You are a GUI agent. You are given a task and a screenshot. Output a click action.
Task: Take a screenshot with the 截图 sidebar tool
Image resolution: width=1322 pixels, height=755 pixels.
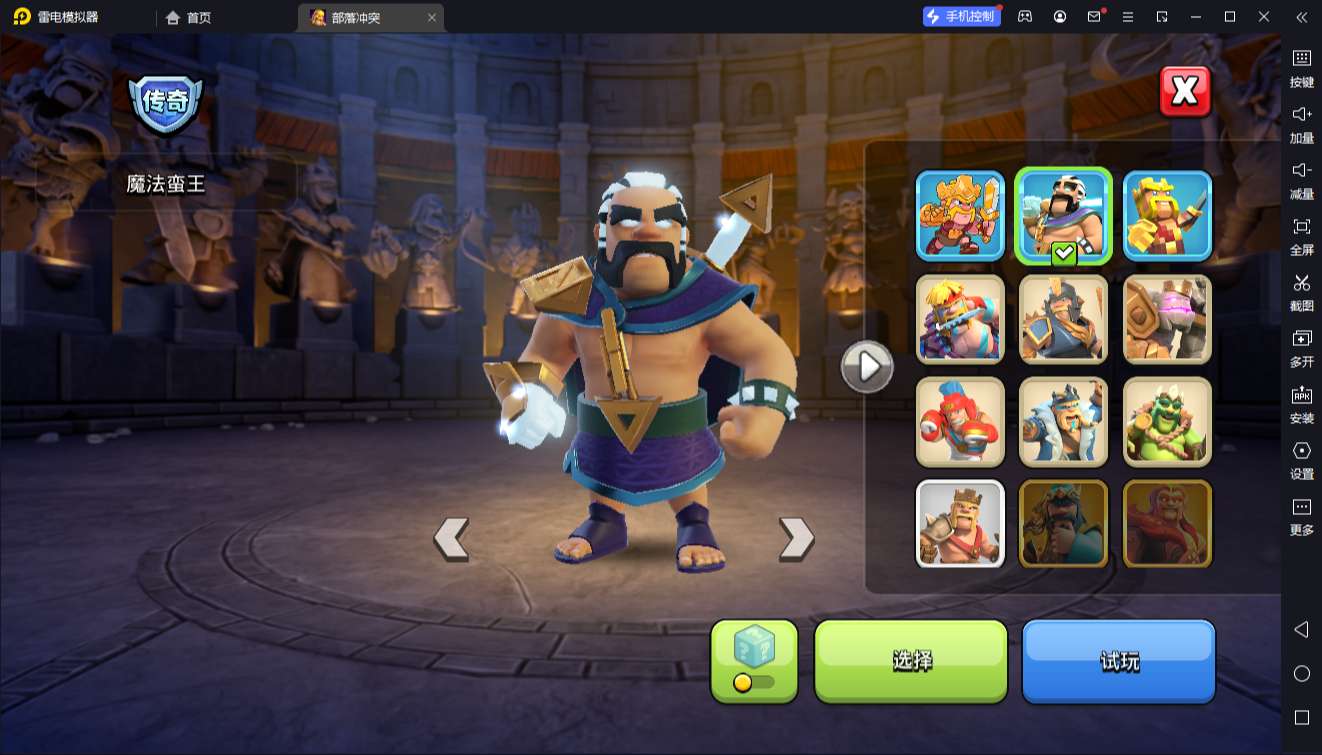(1301, 291)
